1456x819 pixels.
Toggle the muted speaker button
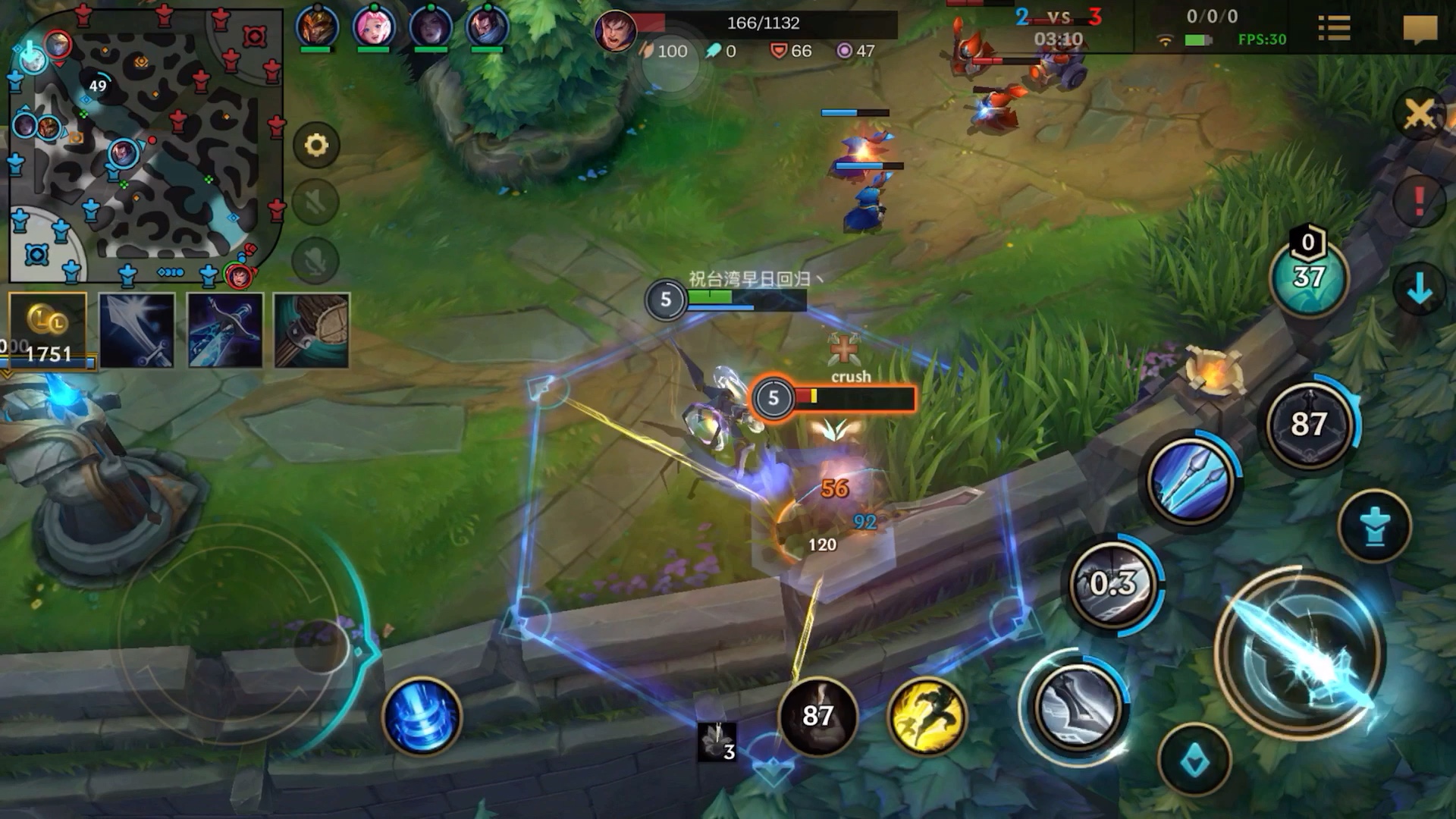(315, 202)
